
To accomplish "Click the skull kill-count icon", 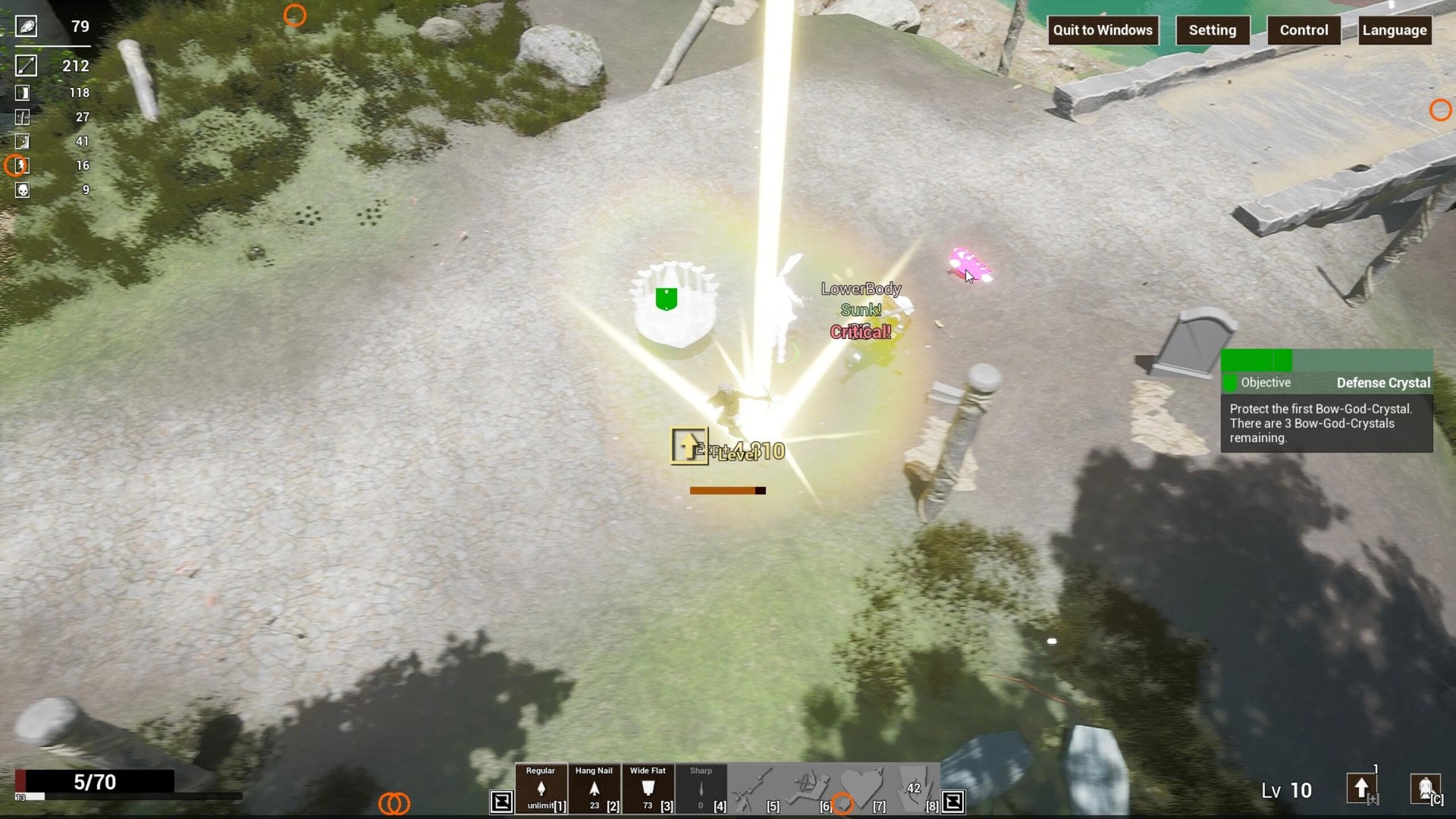I will click(23, 190).
